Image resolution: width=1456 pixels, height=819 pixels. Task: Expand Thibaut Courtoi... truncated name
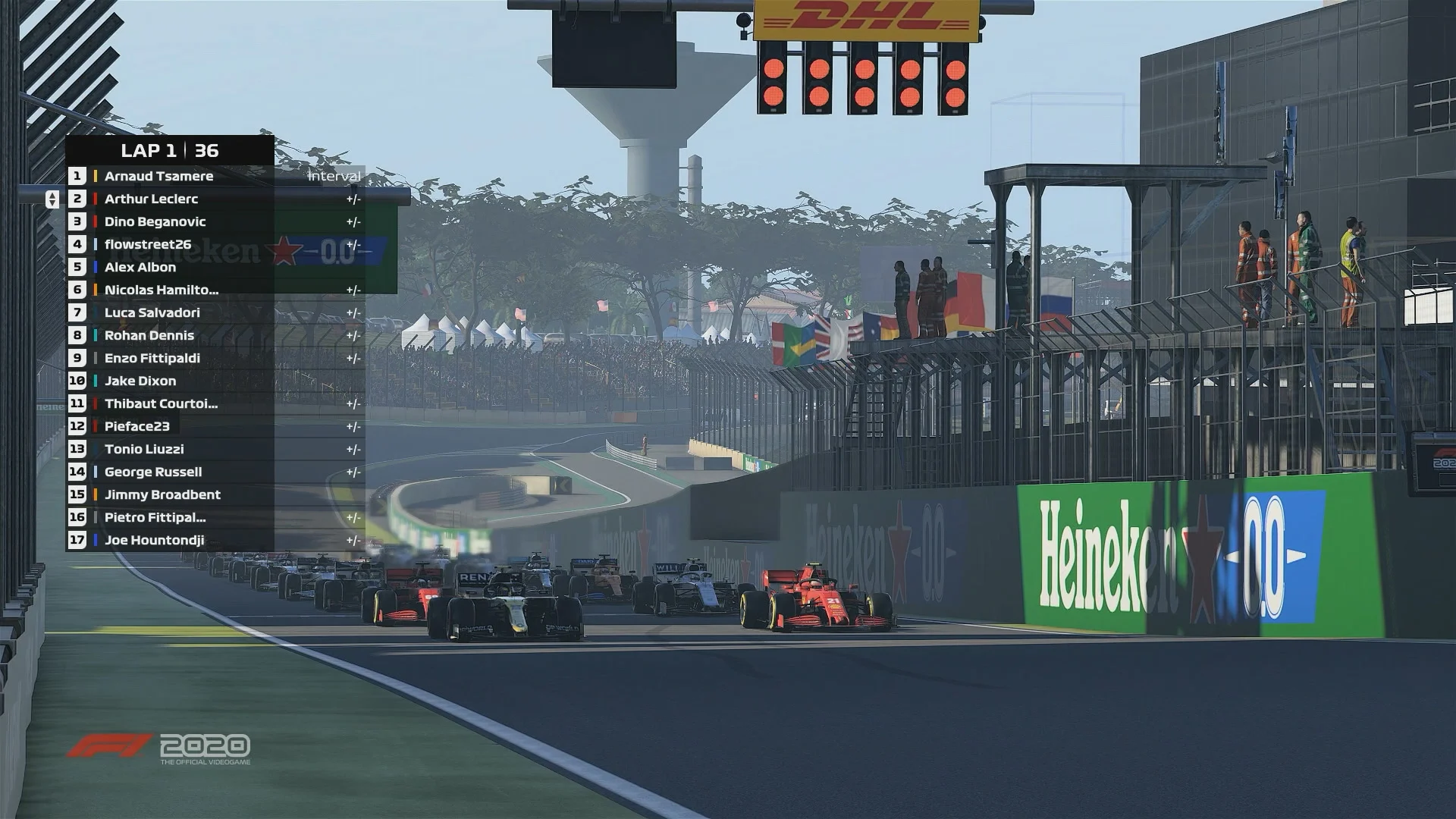point(159,403)
